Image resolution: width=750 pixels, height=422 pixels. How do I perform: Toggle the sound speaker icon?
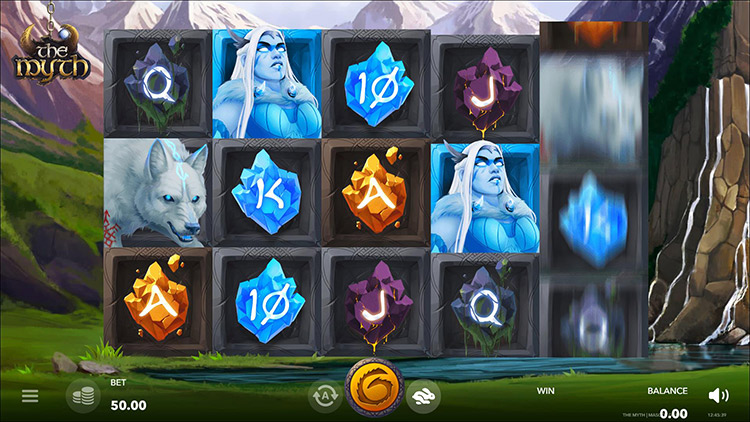pyautogui.click(x=718, y=396)
